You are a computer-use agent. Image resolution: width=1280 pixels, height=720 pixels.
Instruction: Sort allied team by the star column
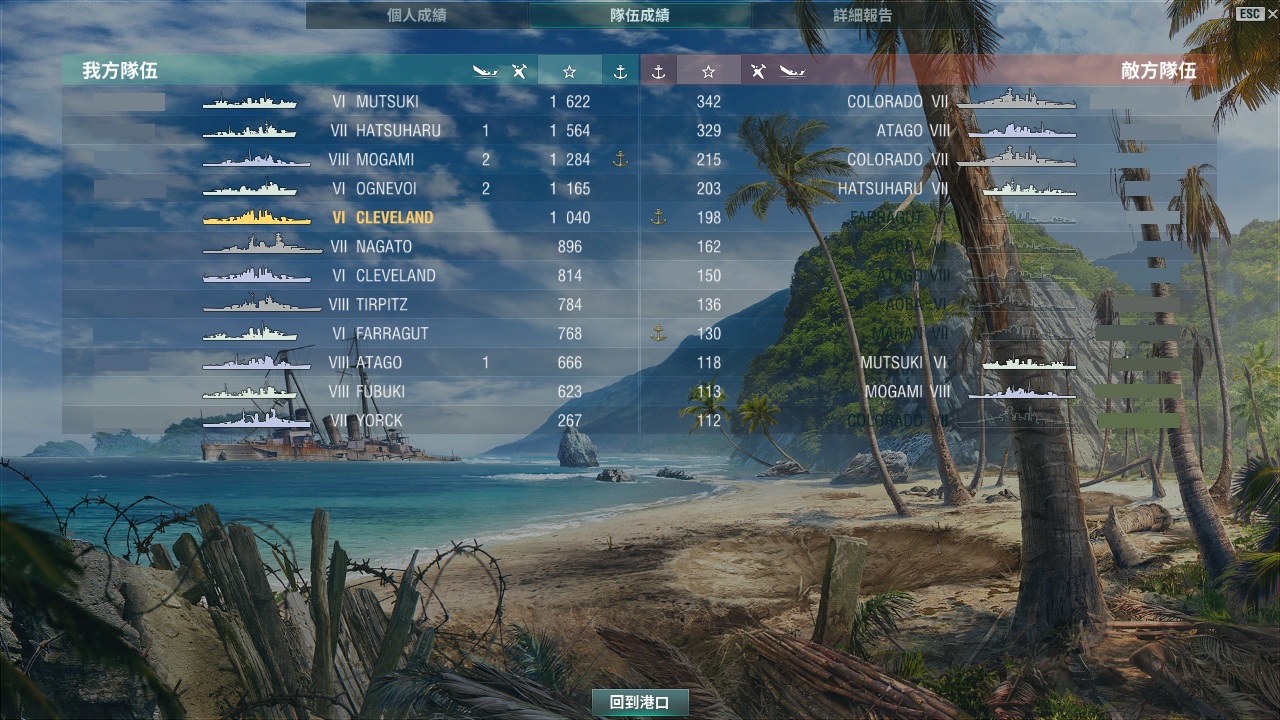coord(570,71)
